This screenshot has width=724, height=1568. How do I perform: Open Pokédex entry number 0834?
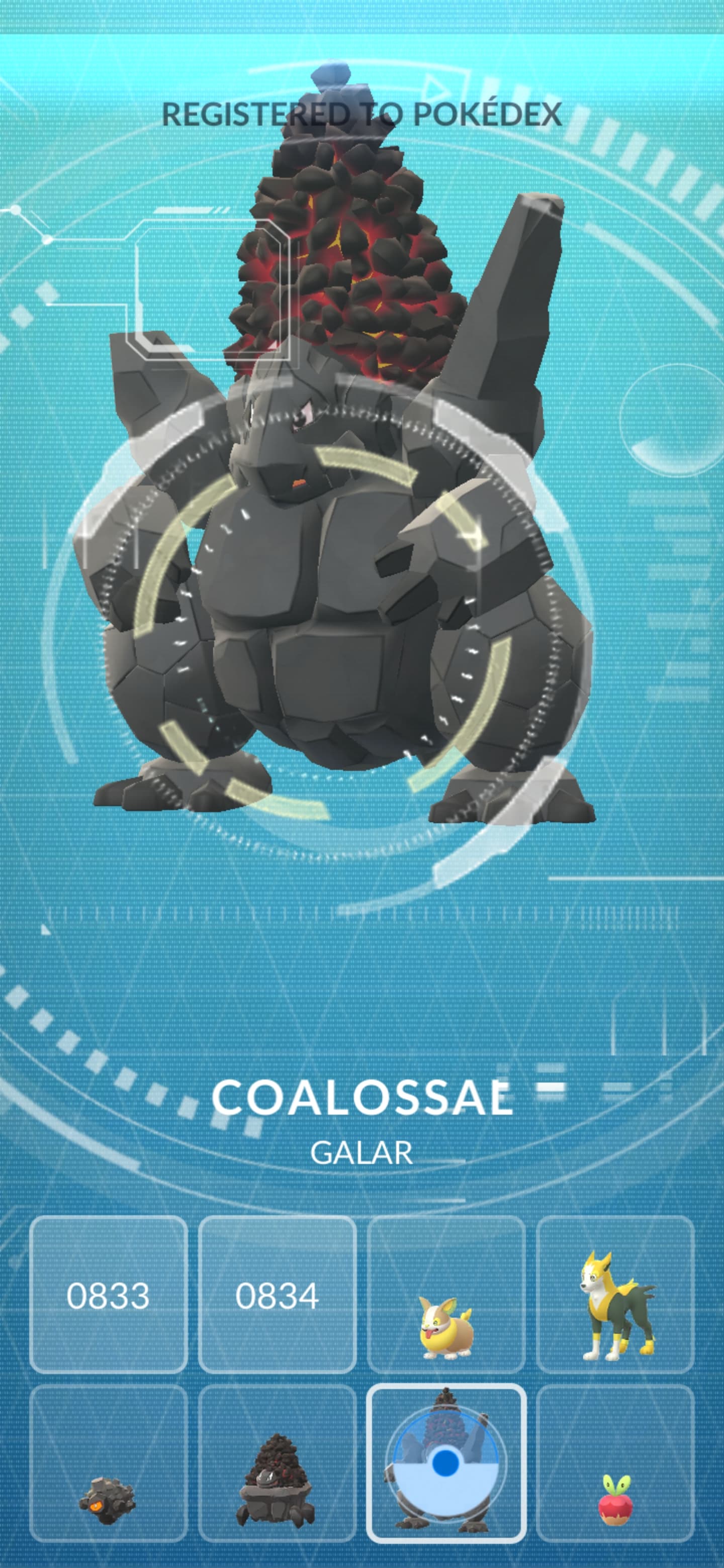(277, 1295)
